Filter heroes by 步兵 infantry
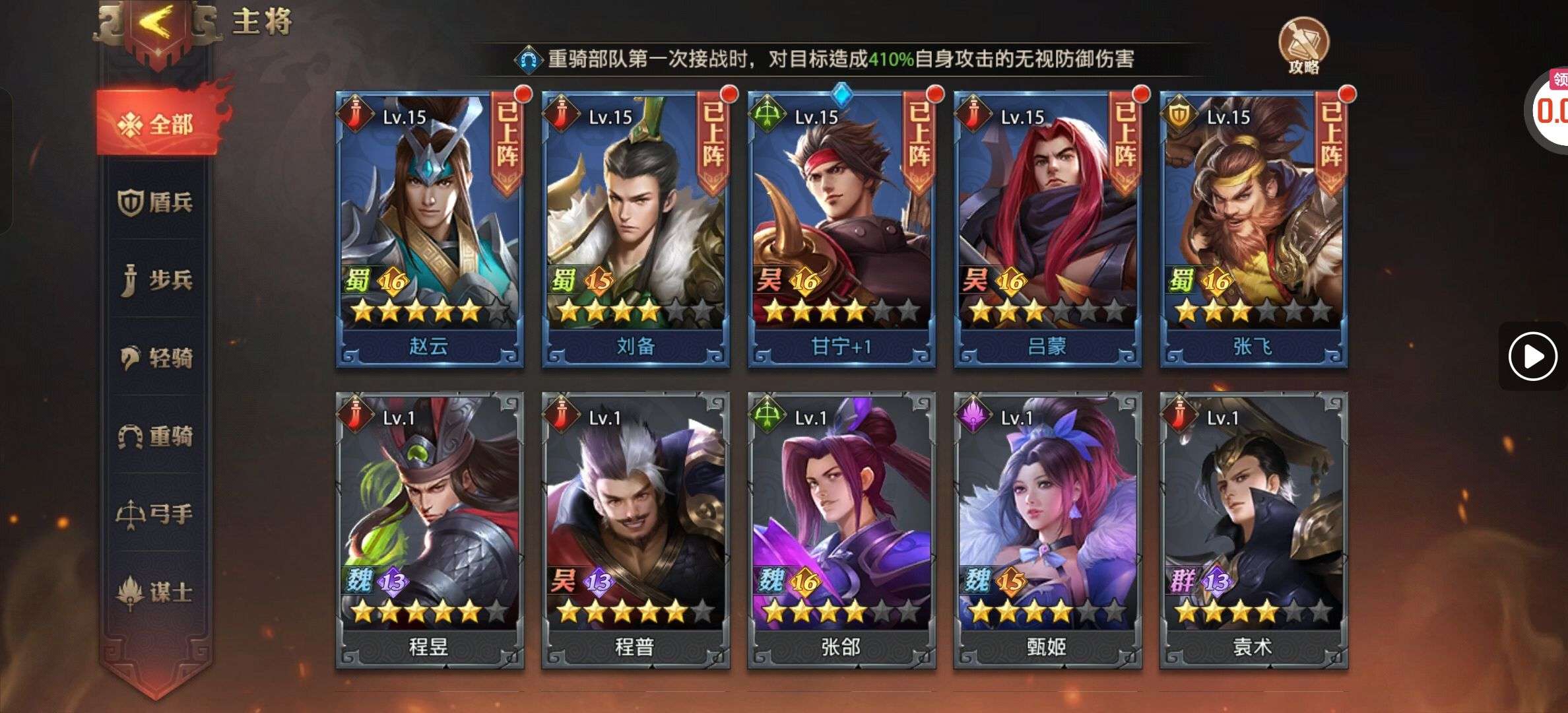 point(157,280)
